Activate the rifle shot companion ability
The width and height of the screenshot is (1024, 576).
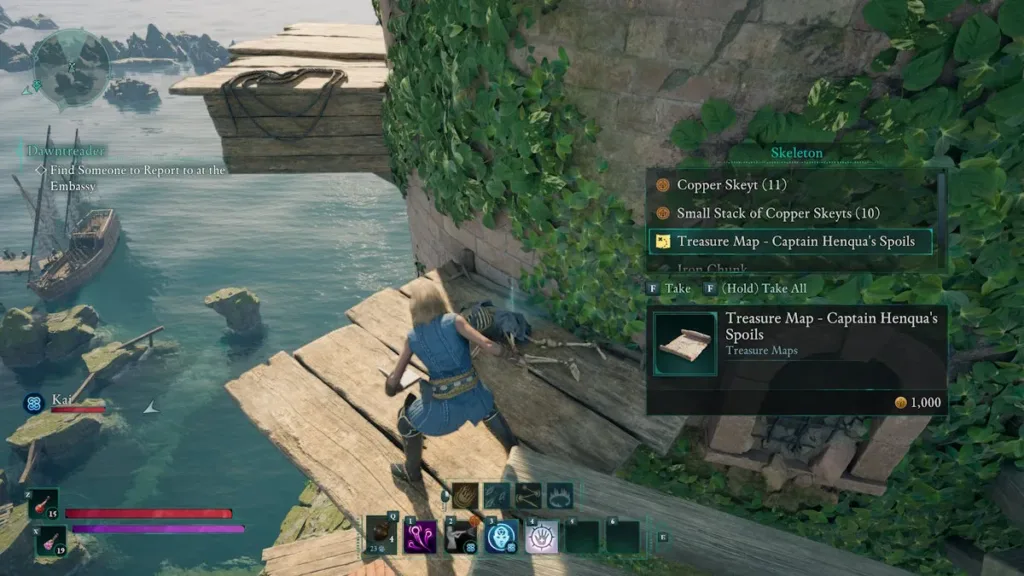coord(461,536)
